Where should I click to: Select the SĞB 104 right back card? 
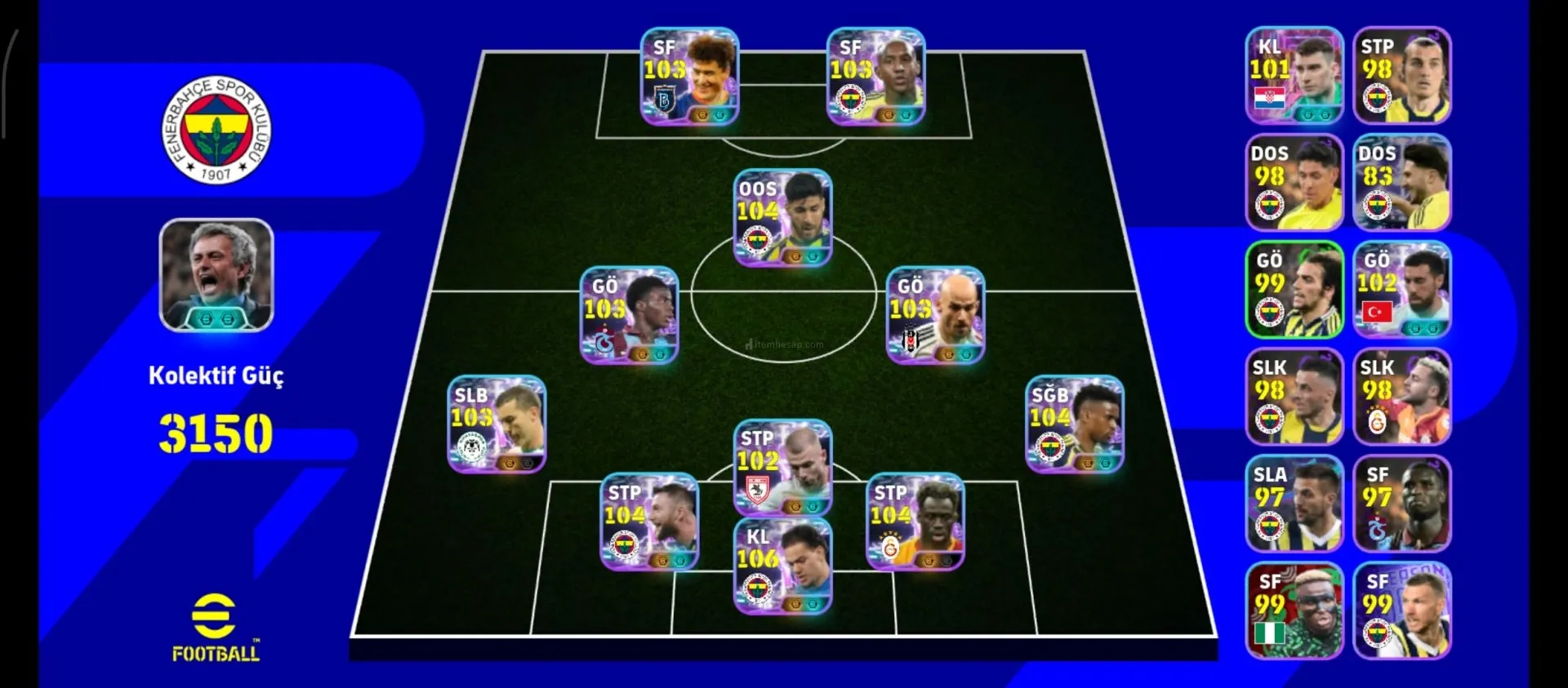tap(1074, 424)
